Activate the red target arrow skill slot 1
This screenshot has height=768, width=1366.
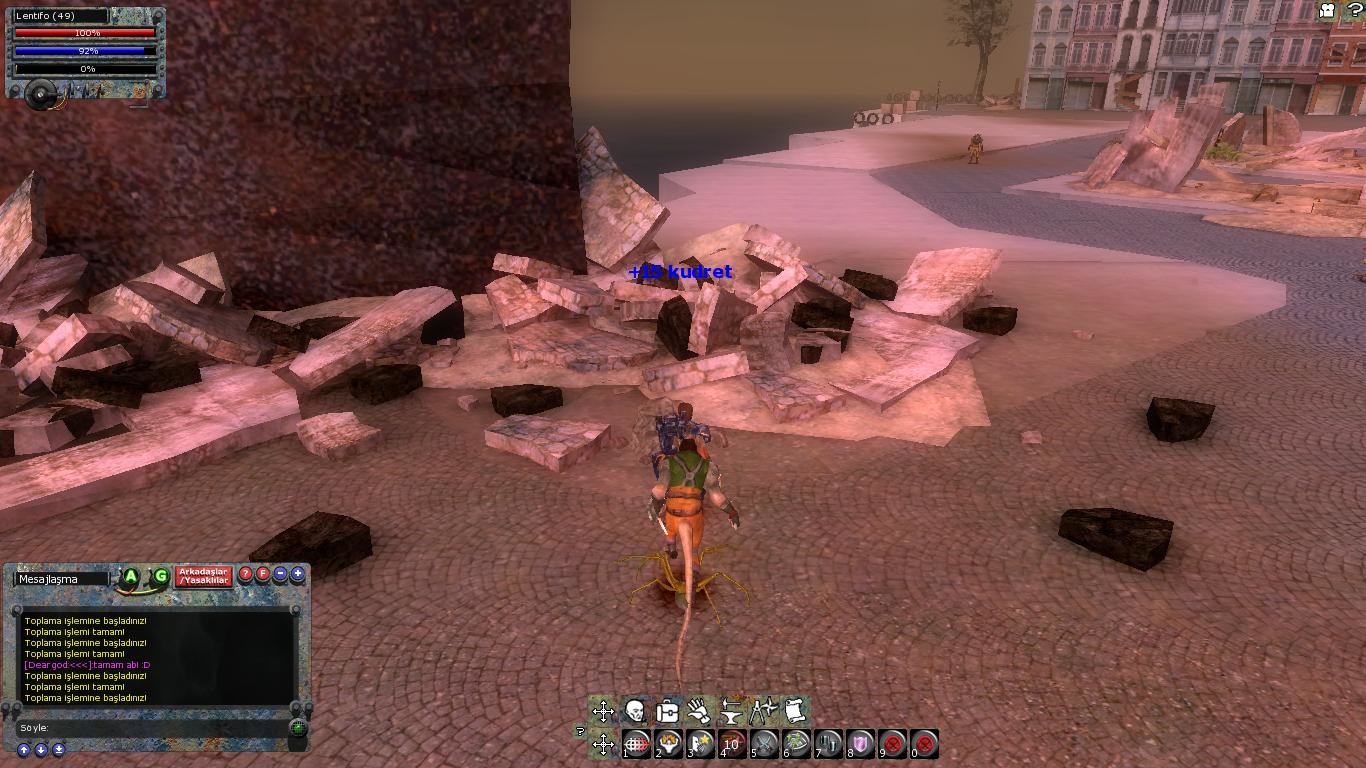637,743
